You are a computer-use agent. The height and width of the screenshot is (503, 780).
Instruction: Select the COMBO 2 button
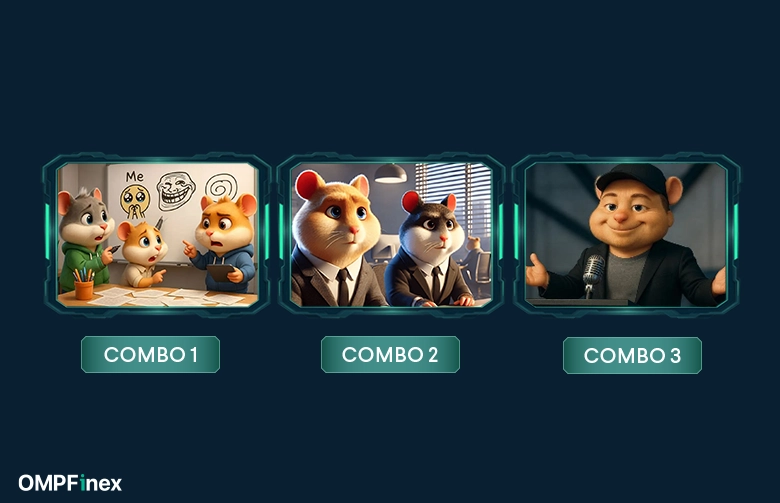[x=390, y=355]
